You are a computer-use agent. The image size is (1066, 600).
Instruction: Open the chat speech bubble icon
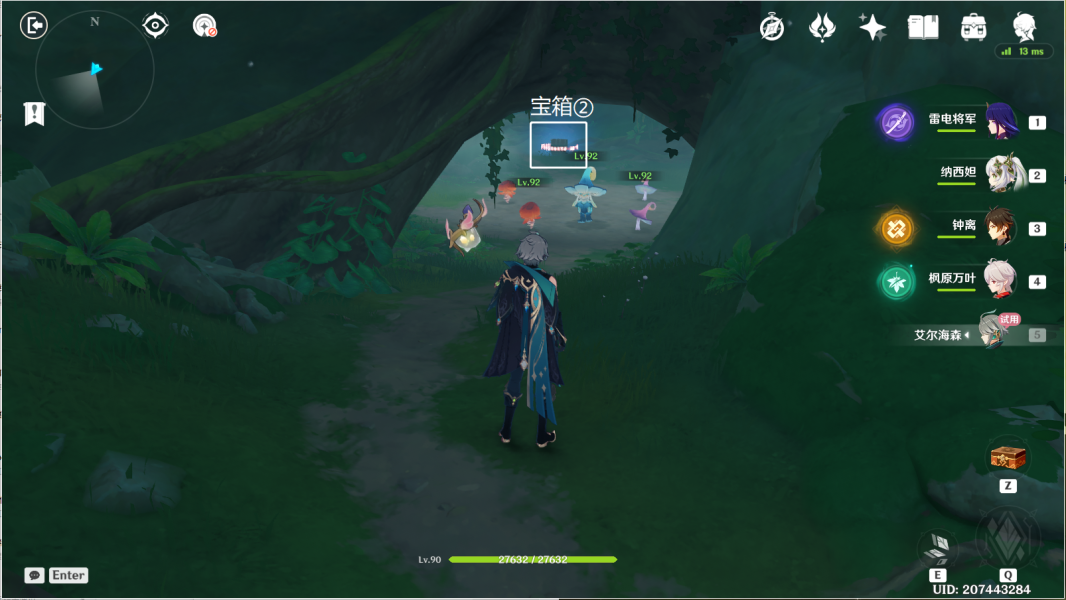(35, 575)
